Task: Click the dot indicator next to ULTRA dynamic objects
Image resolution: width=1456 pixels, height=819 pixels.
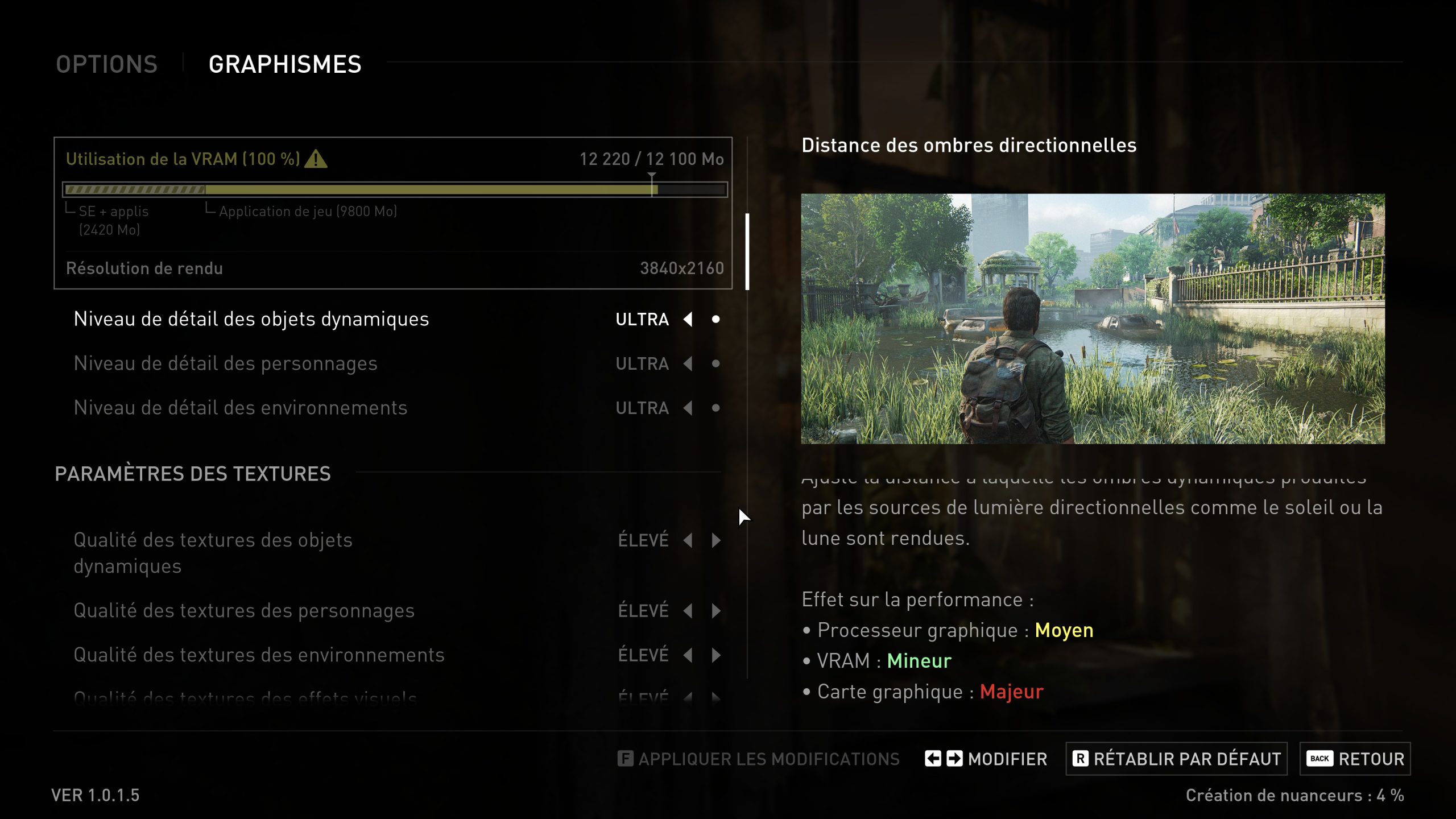Action: point(716,320)
